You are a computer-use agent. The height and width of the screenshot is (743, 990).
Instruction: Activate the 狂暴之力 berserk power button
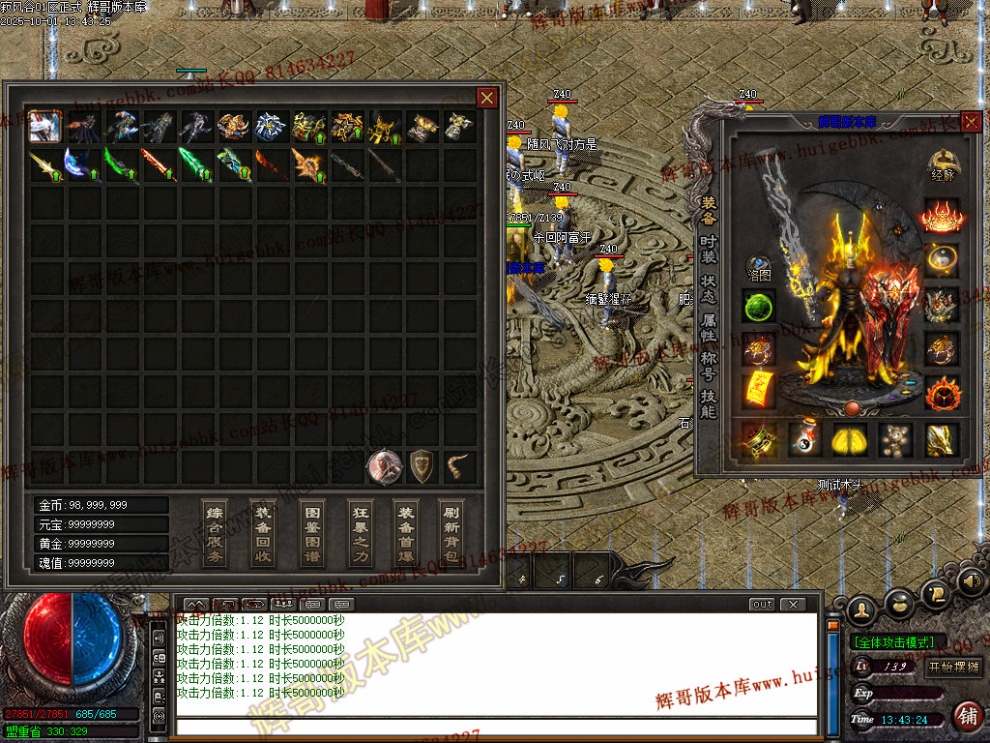click(360, 534)
